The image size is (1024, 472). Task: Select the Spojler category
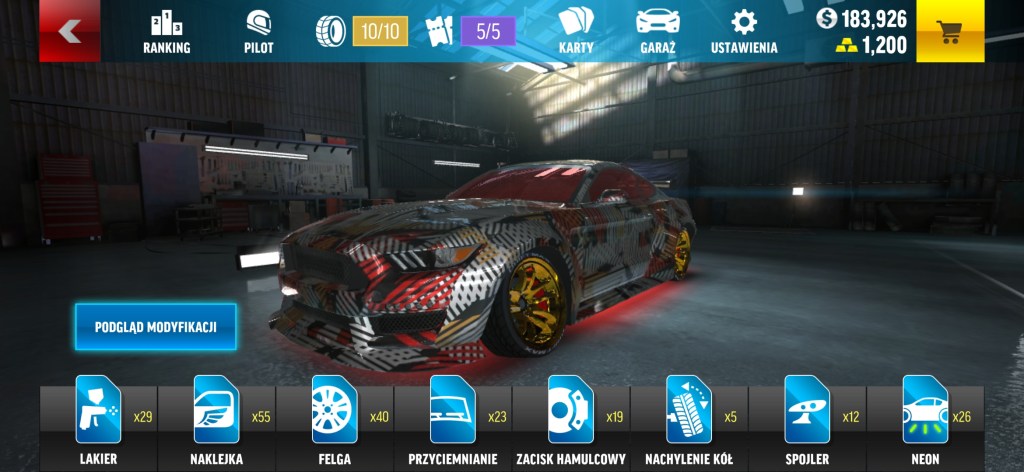click(806, 420)
